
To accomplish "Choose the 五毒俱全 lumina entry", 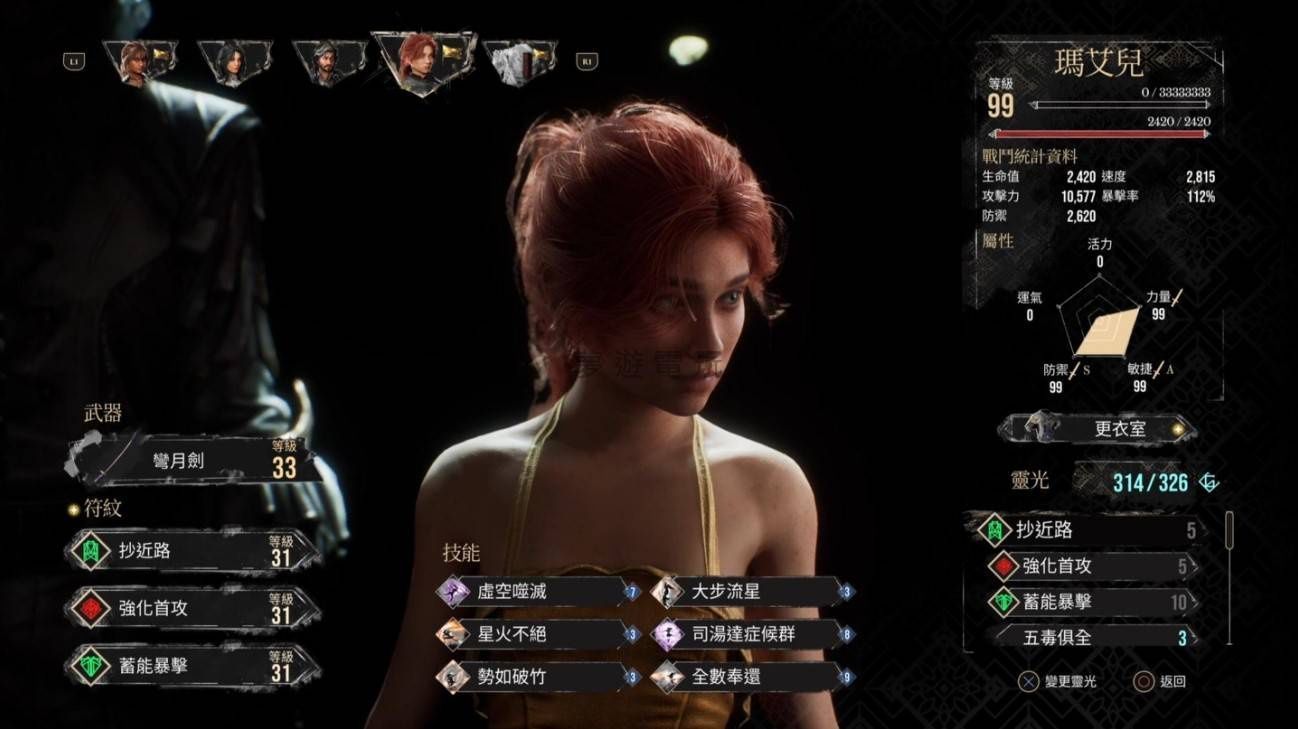I will [x=1087, y=637].
